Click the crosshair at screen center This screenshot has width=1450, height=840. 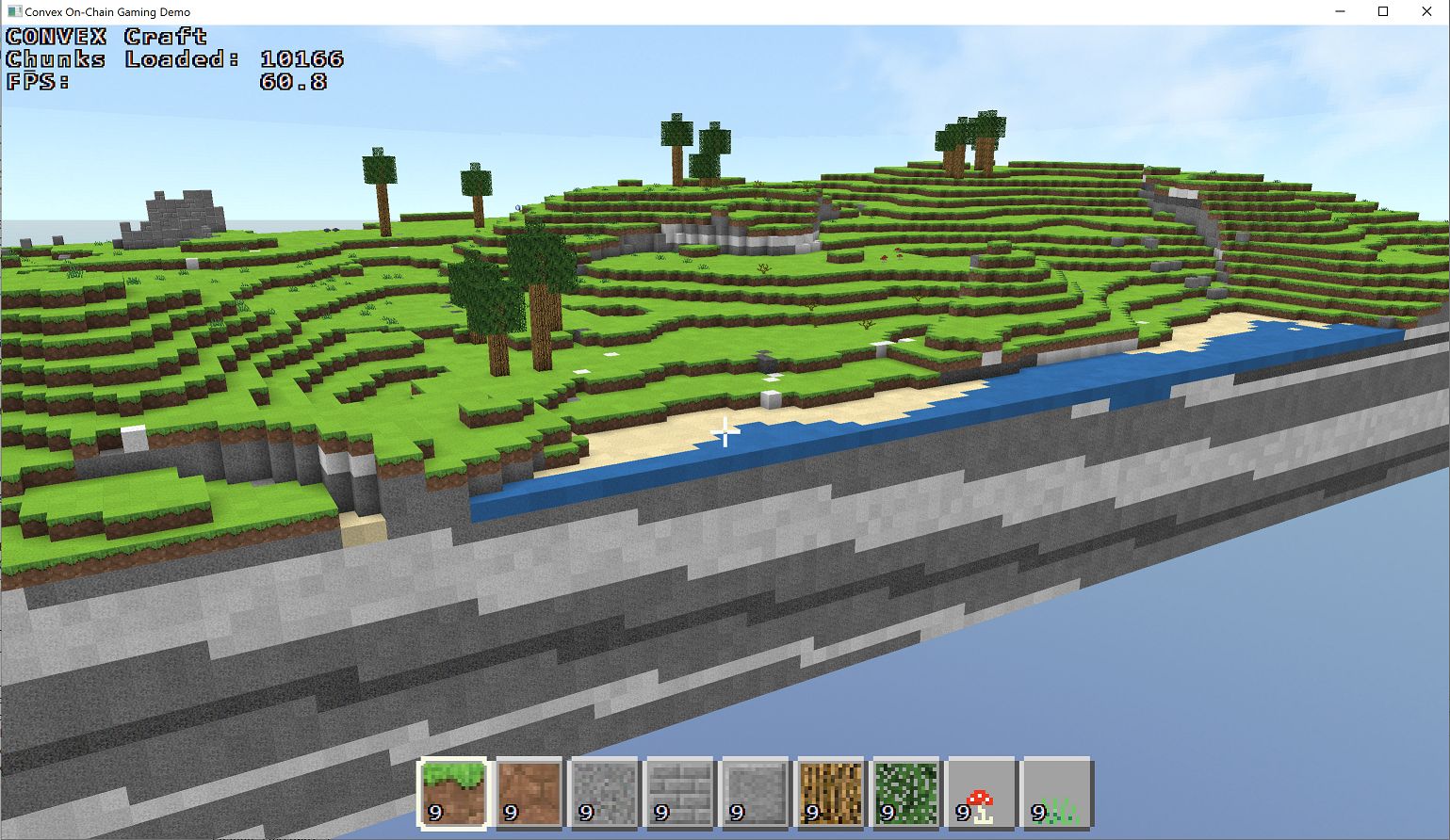click(x=725, y=431)
